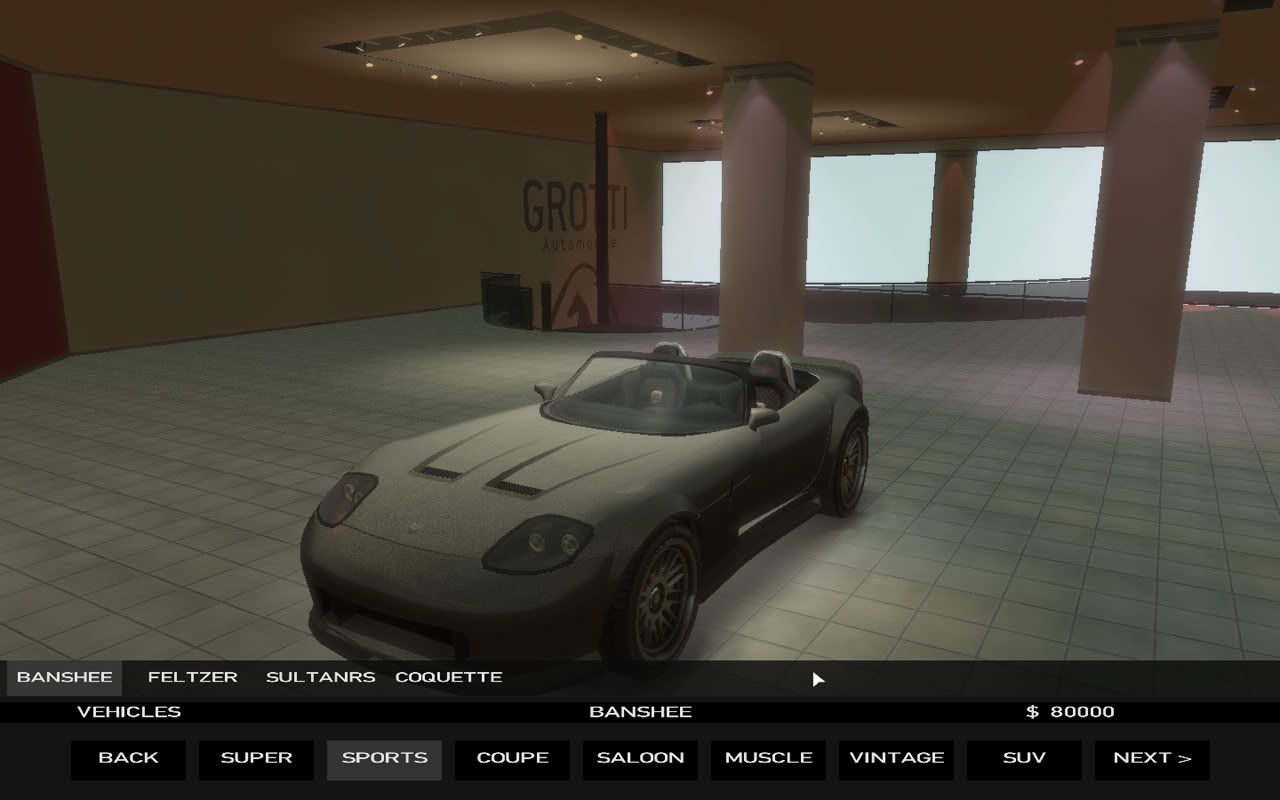
Task: Switch to the Super category
Action: point(256,758)
